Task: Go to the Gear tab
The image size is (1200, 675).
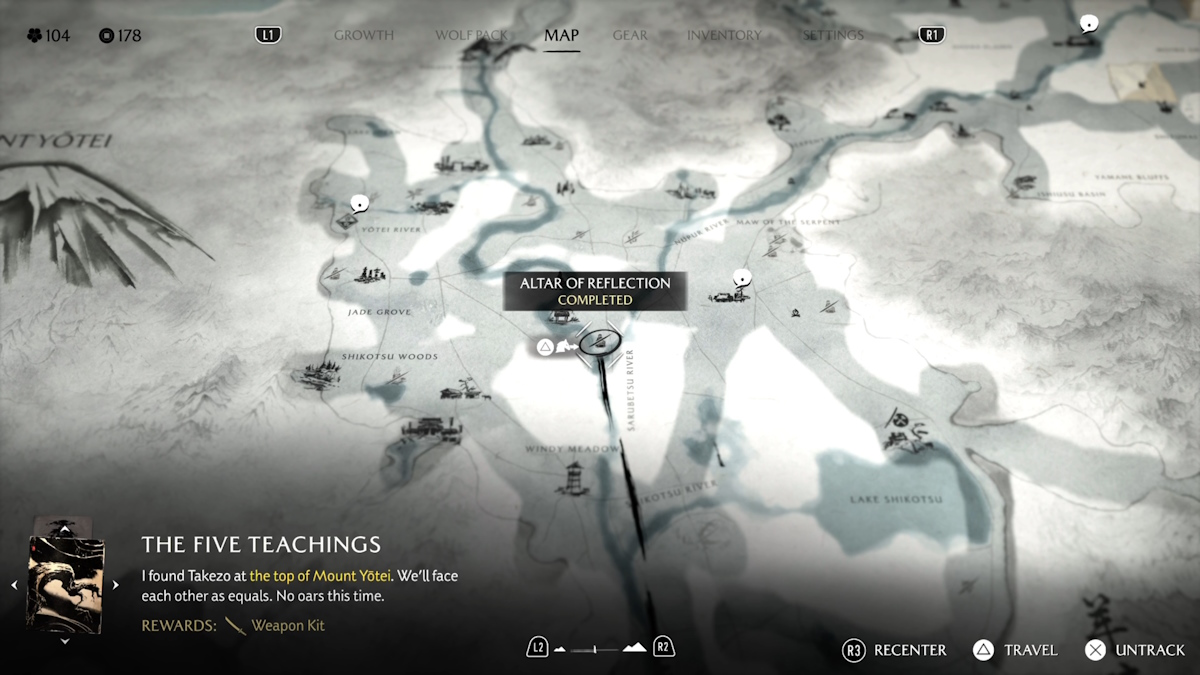Action: [x=630, y=35]
